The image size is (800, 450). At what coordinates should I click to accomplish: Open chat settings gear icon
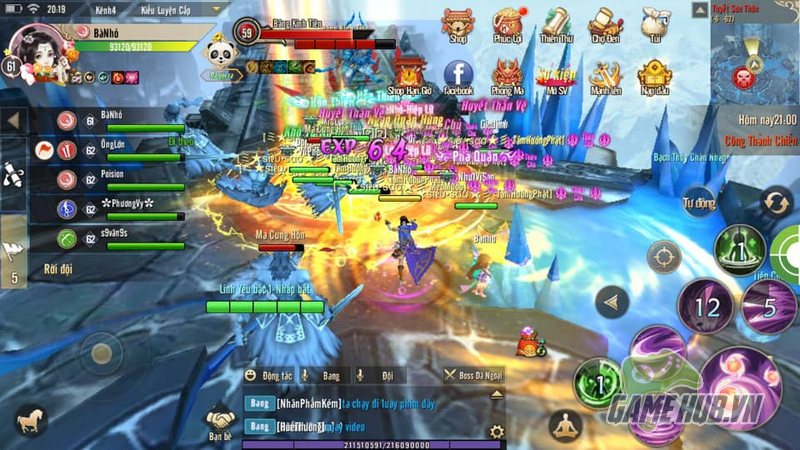496,432
